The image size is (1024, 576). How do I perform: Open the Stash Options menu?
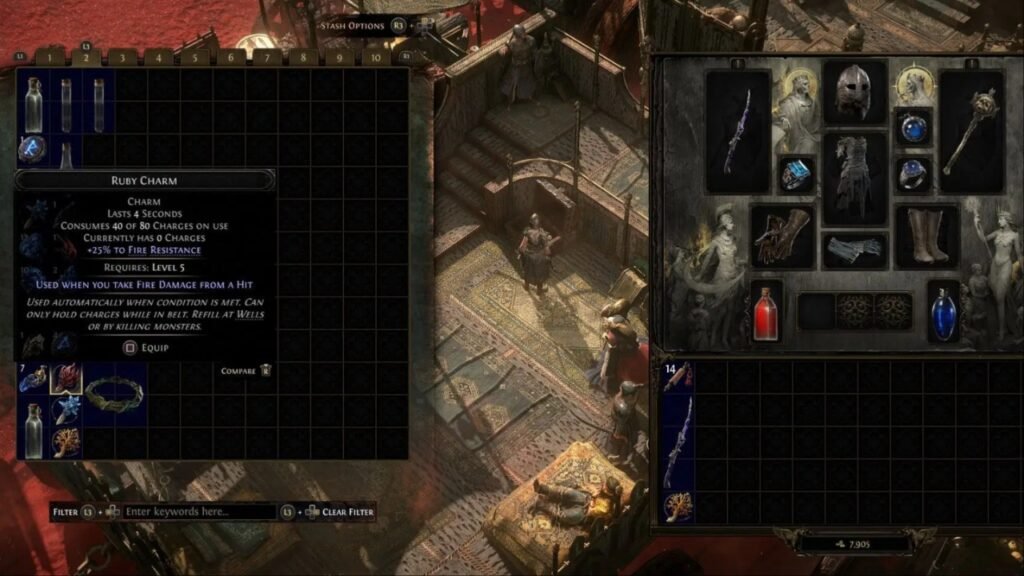point(351,25)
